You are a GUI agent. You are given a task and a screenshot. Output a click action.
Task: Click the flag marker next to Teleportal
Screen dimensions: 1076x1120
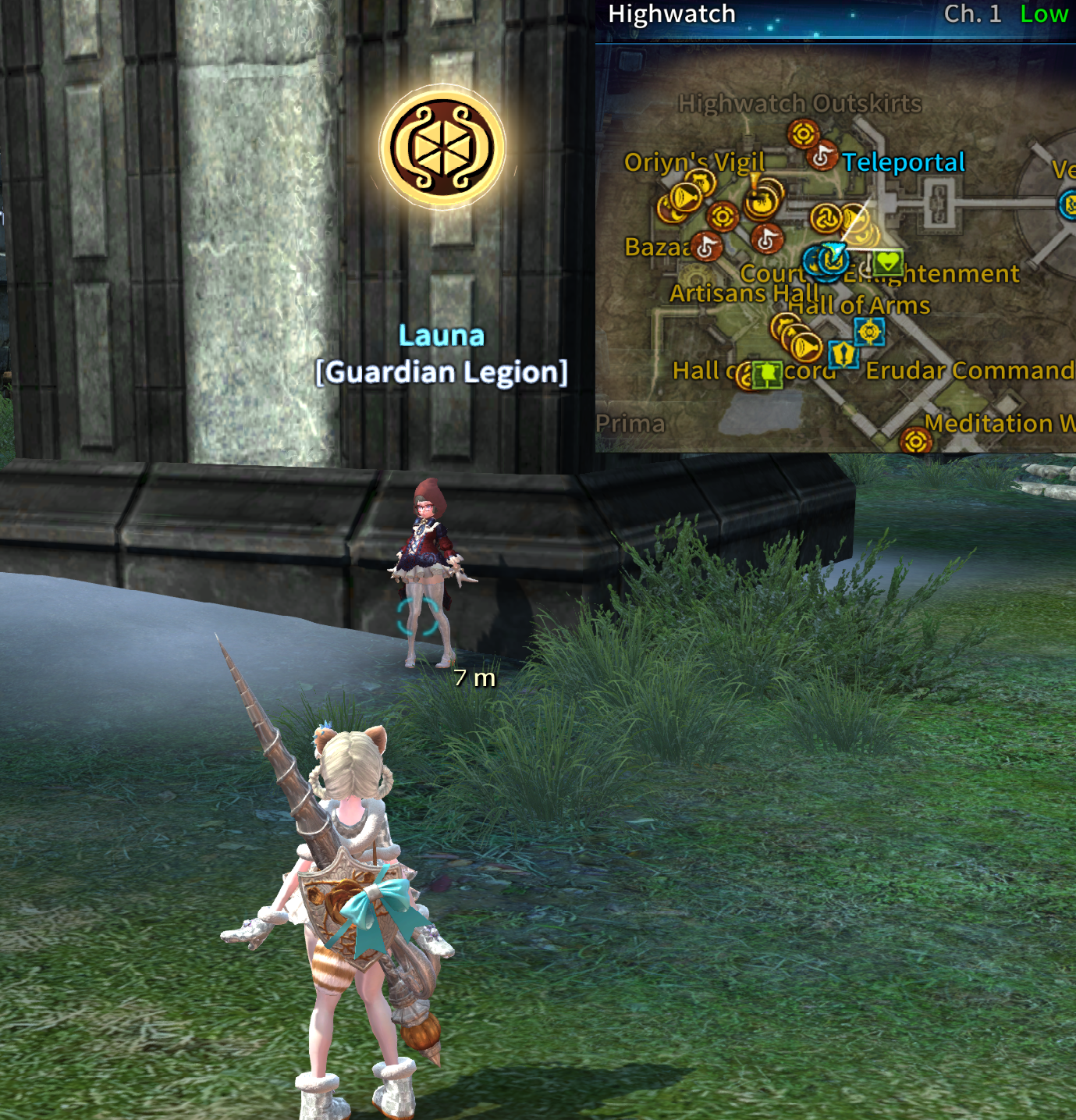point(822,157)
